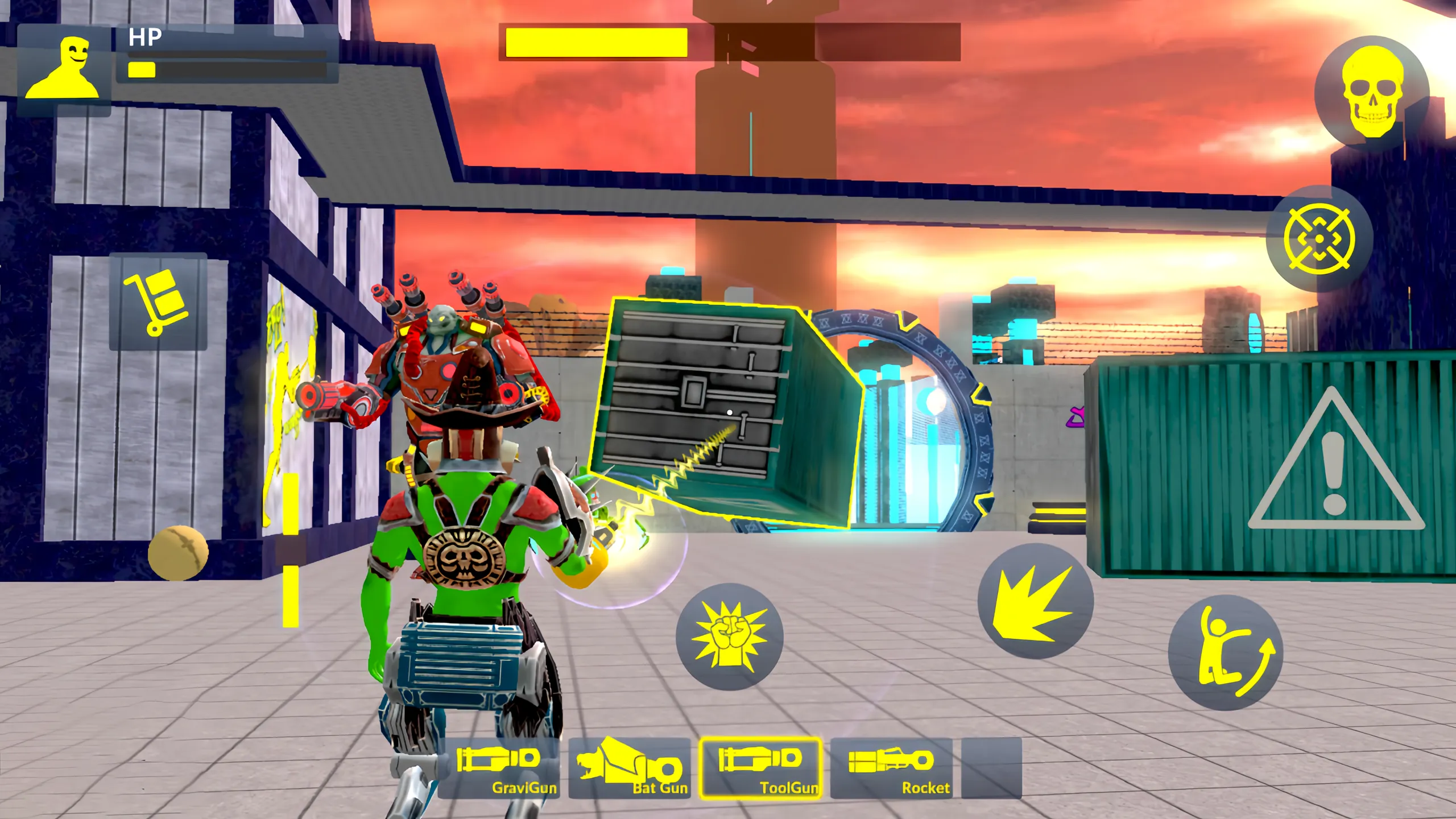The image size is (1456, 819).
Task: Switch to the ToolGun
Action: [759, 767]
